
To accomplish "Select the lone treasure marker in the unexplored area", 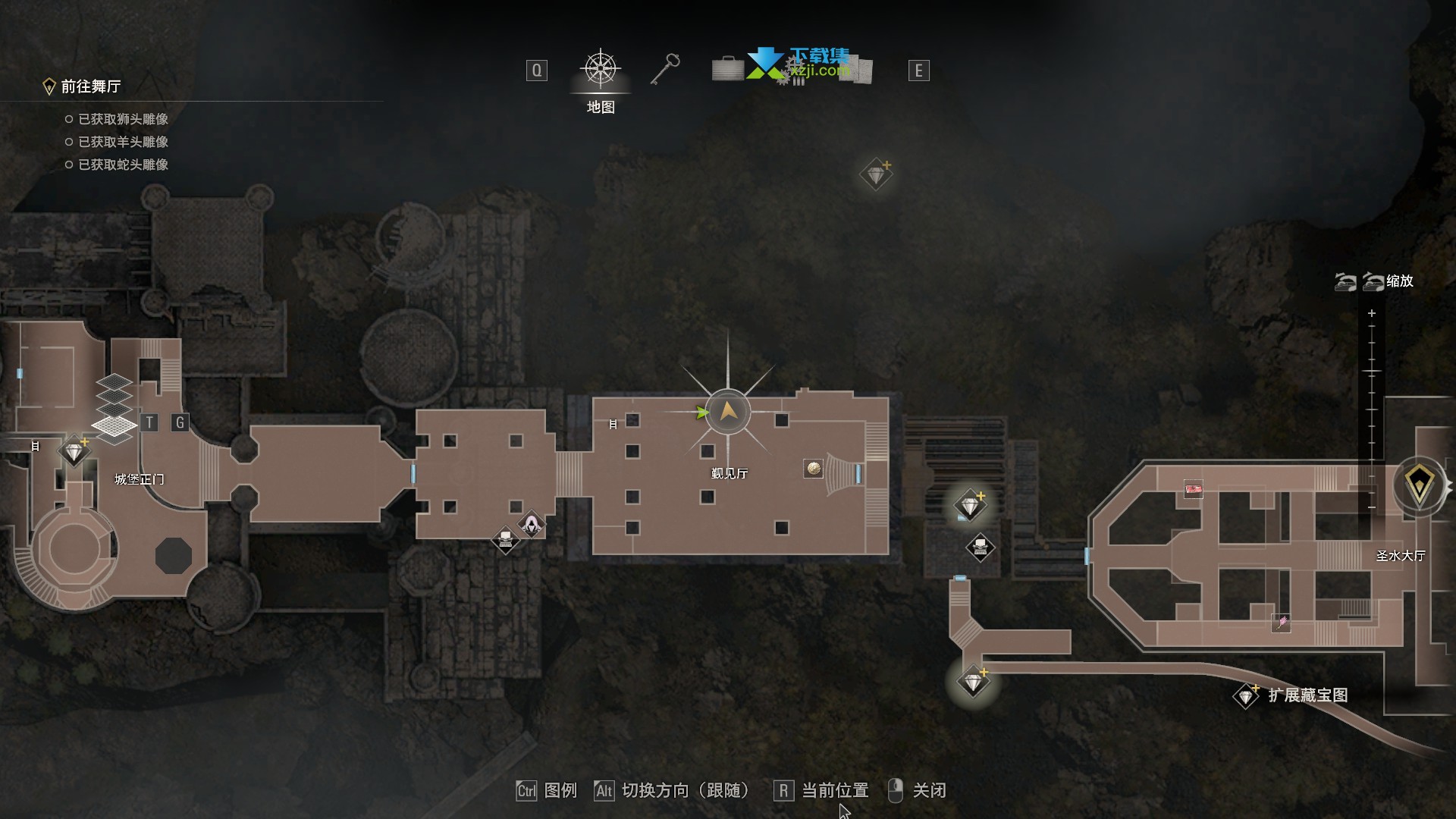I will [876, 175].
